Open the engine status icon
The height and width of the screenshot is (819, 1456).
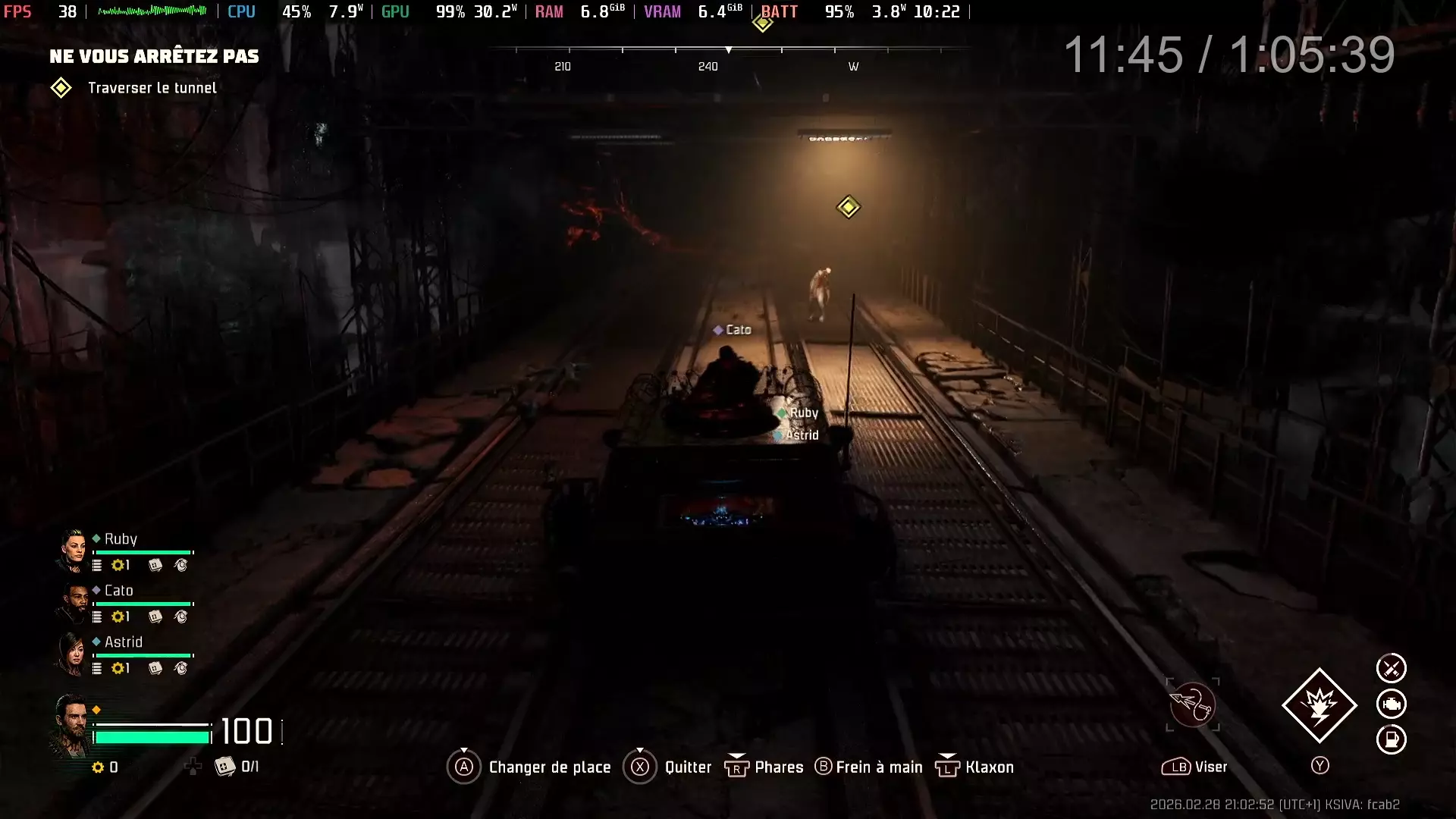(1391, 704)
